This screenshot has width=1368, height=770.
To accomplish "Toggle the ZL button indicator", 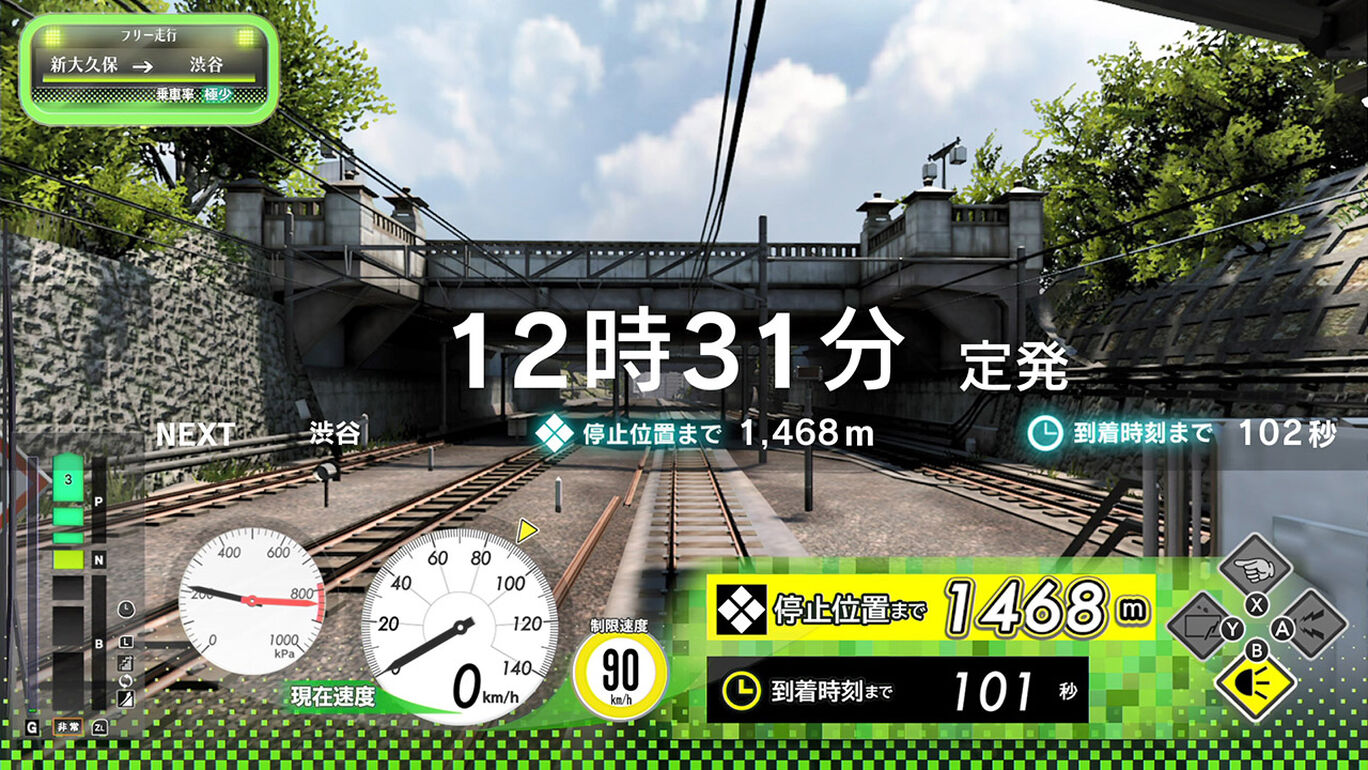I will pos(99,727).
